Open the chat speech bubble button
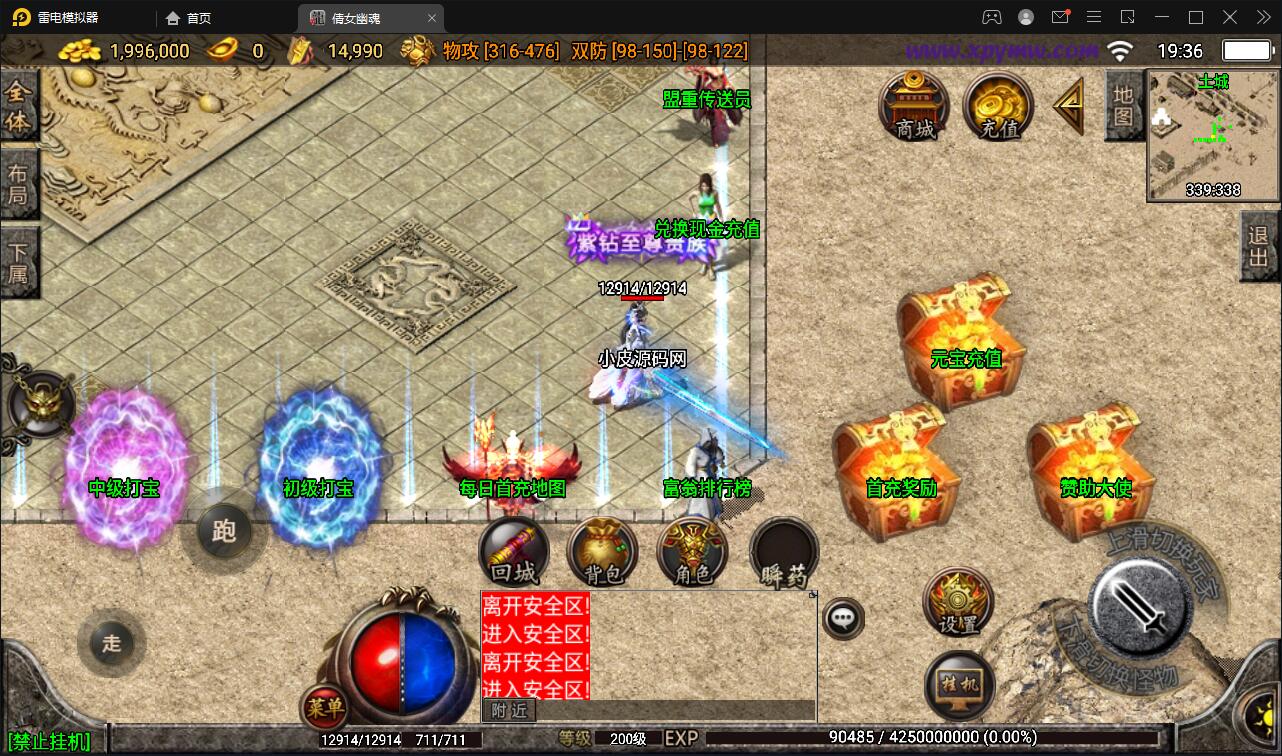This screenshot has width=1282, height=756. 844,618
